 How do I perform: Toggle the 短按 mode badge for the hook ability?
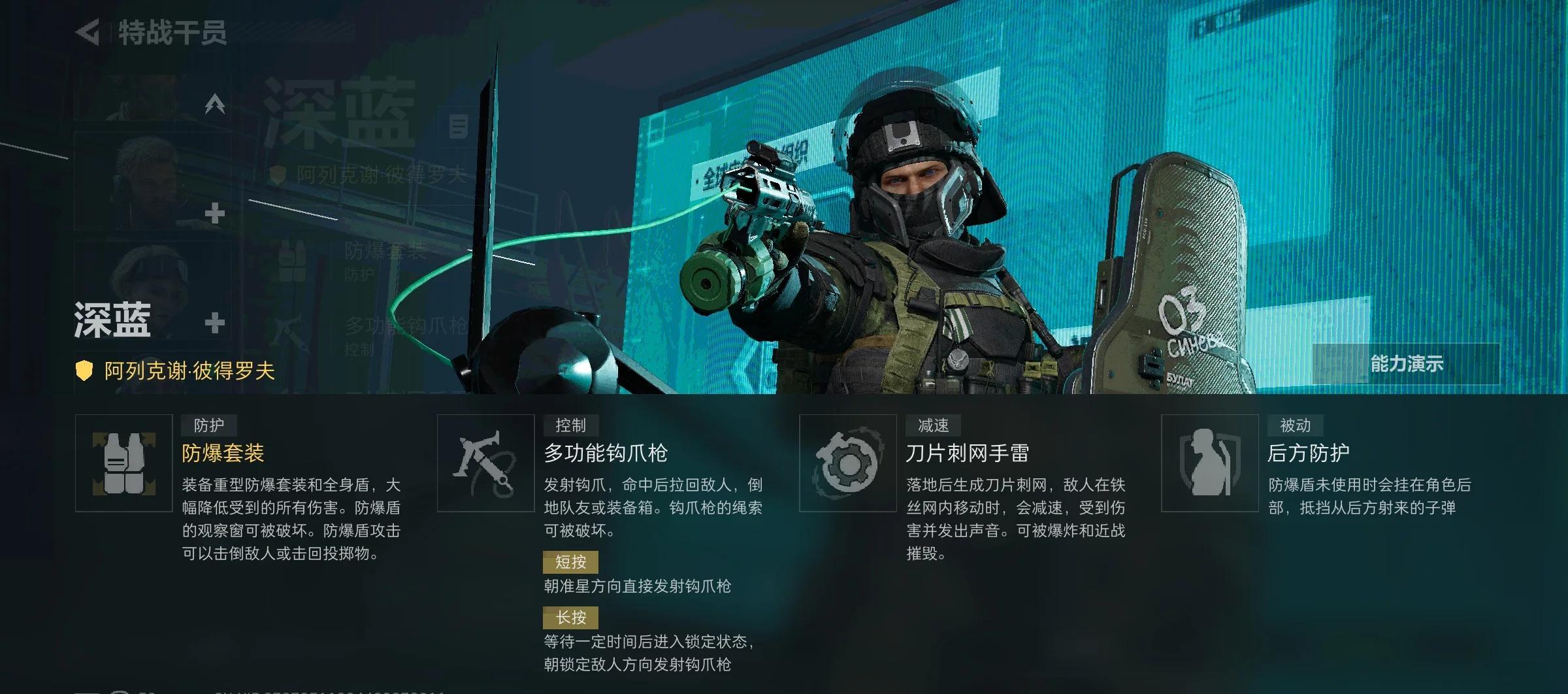coord(570,562)
